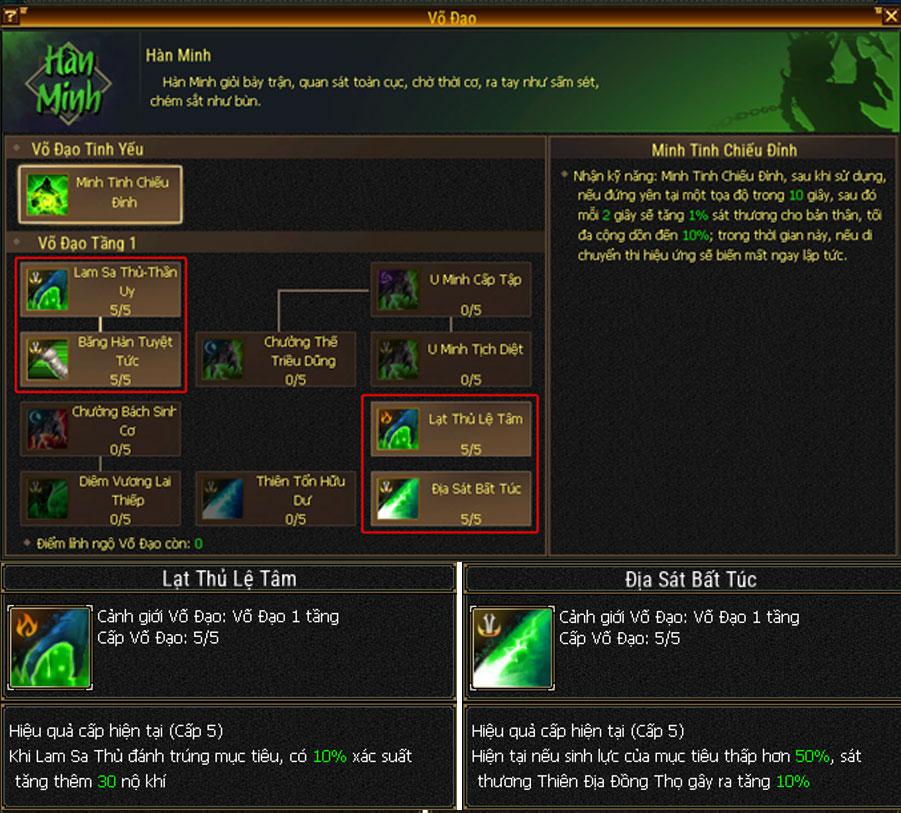This screenshot has width=901, height=813.
Task: Choose the Lam Sa Thủ-Thần Uy skill
Action: coord(101,289)
